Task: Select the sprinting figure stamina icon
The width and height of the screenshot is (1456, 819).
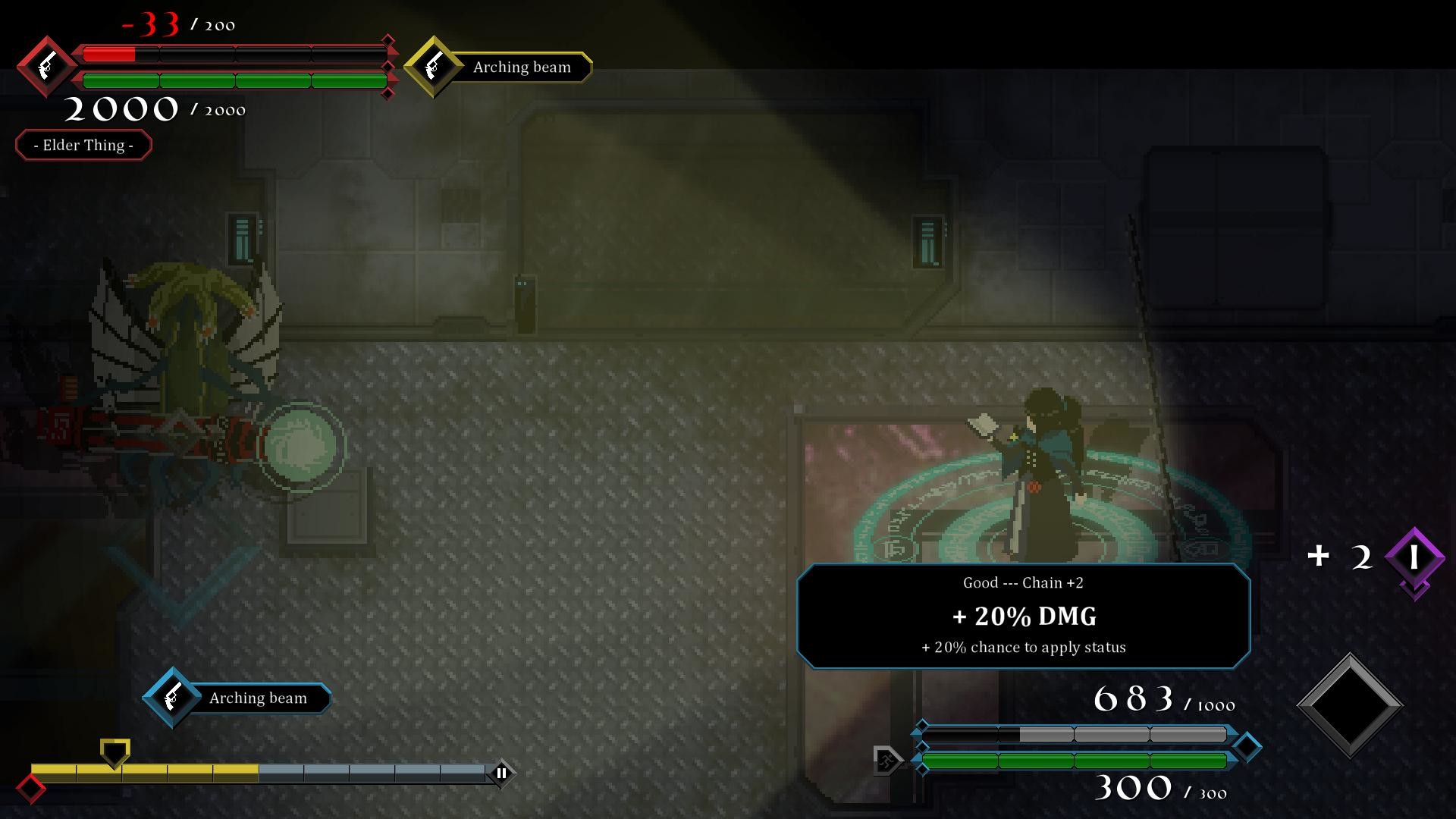Action: tap(887, 761)
